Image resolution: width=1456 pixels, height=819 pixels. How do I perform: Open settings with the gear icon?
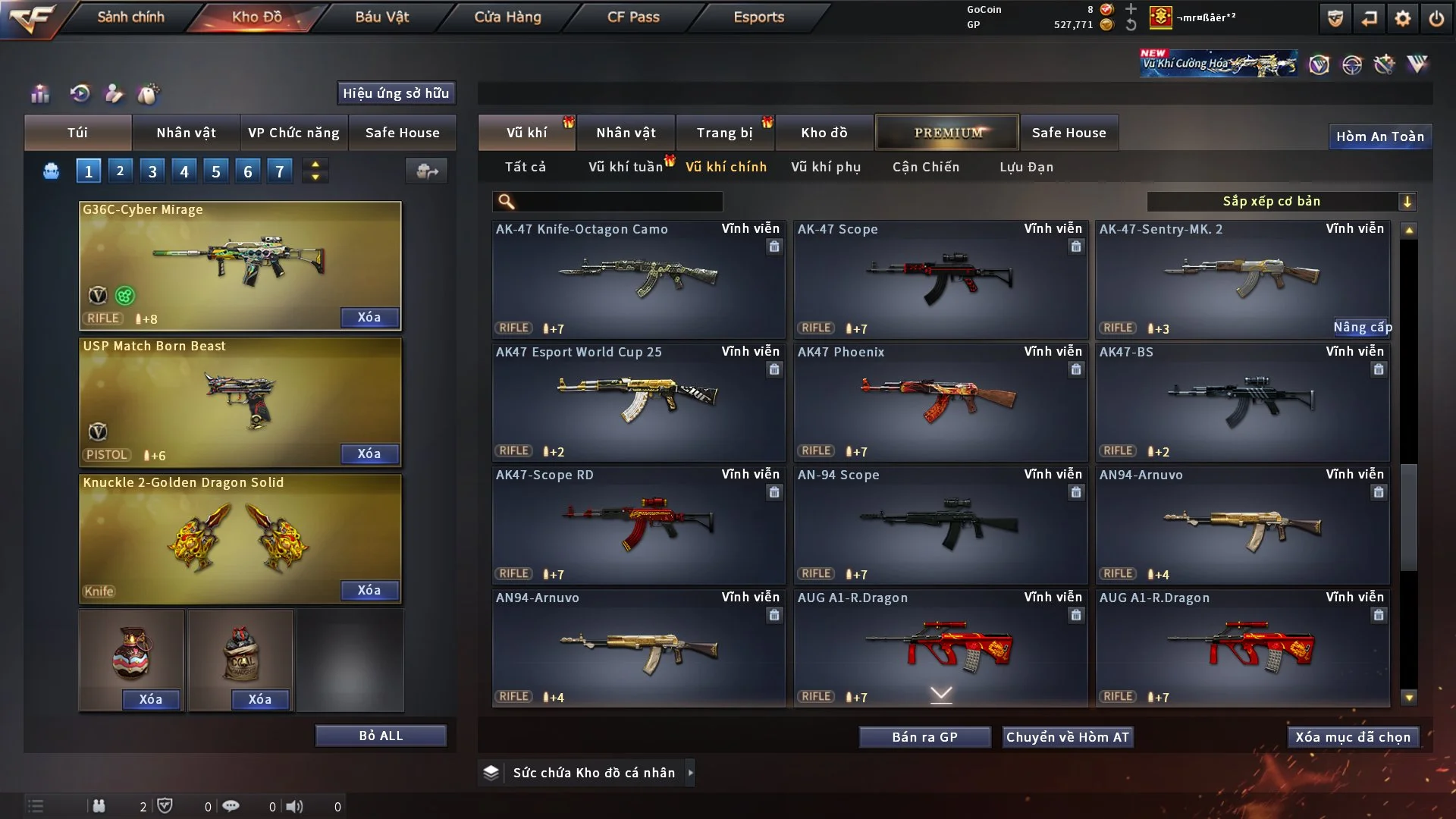1402,18
